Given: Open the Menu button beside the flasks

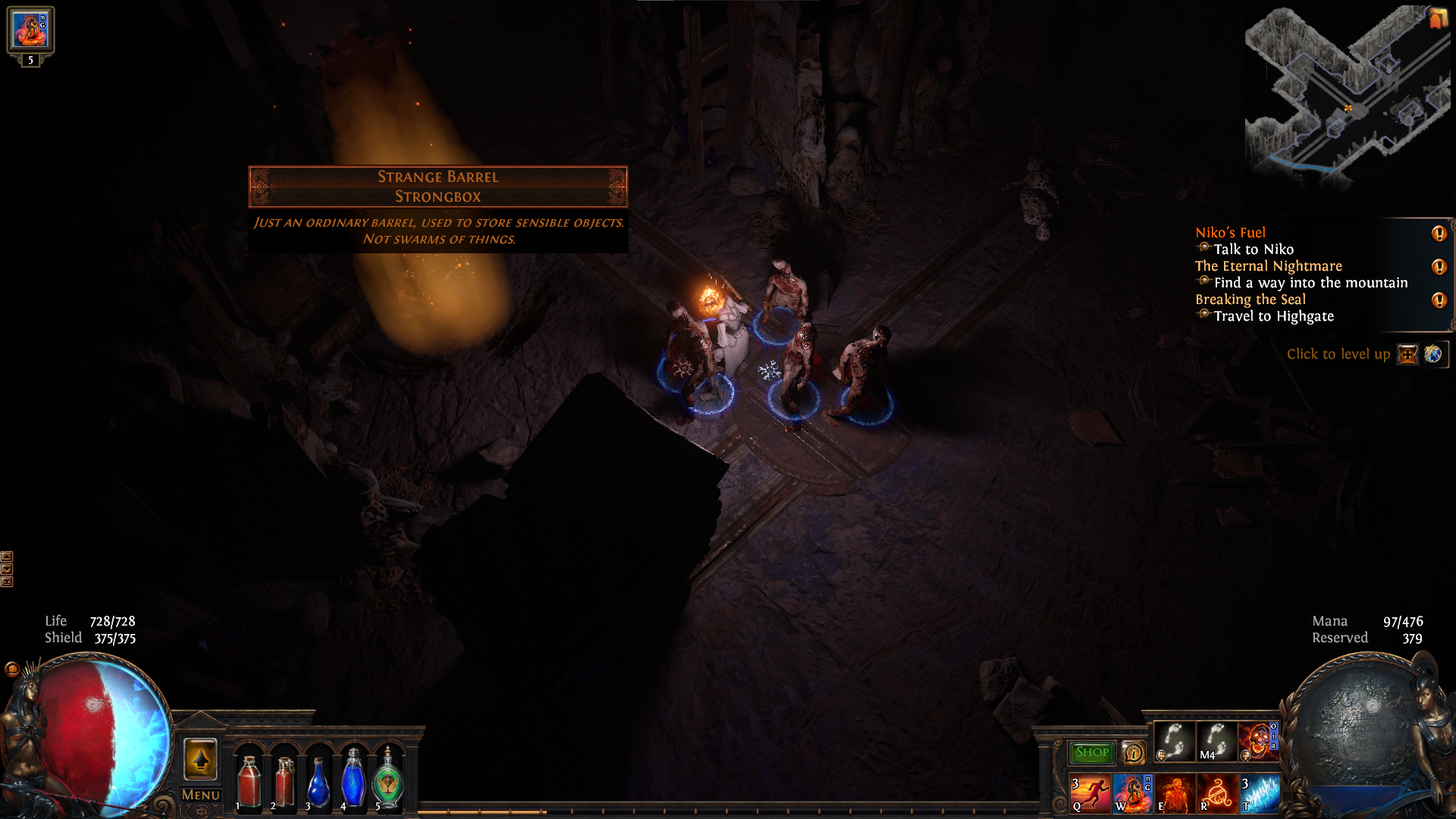Looking at the screenshot, I should coord(201,795).
